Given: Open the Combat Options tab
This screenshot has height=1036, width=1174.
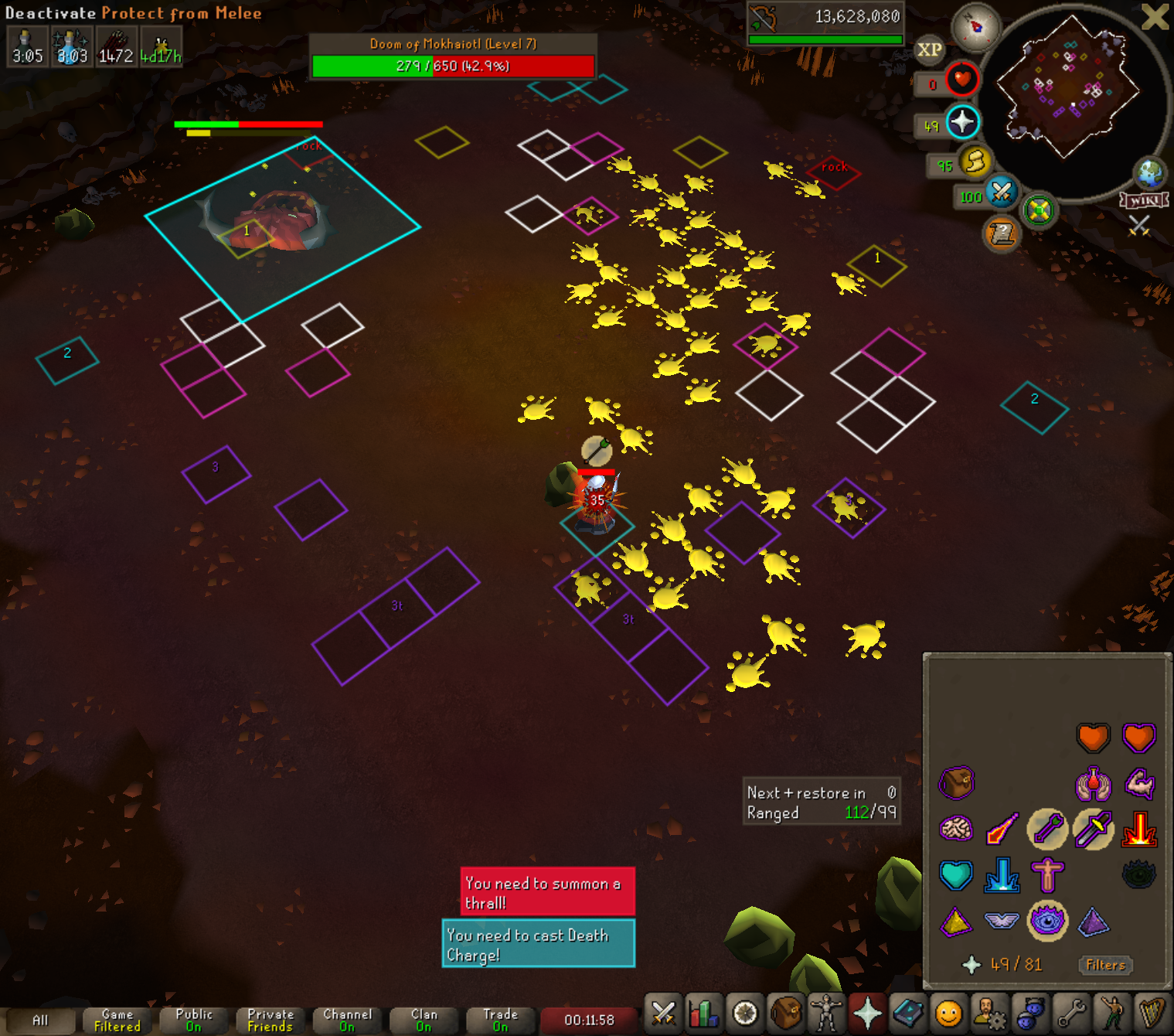Looking at the screenshot, I should click(663, 1013).
